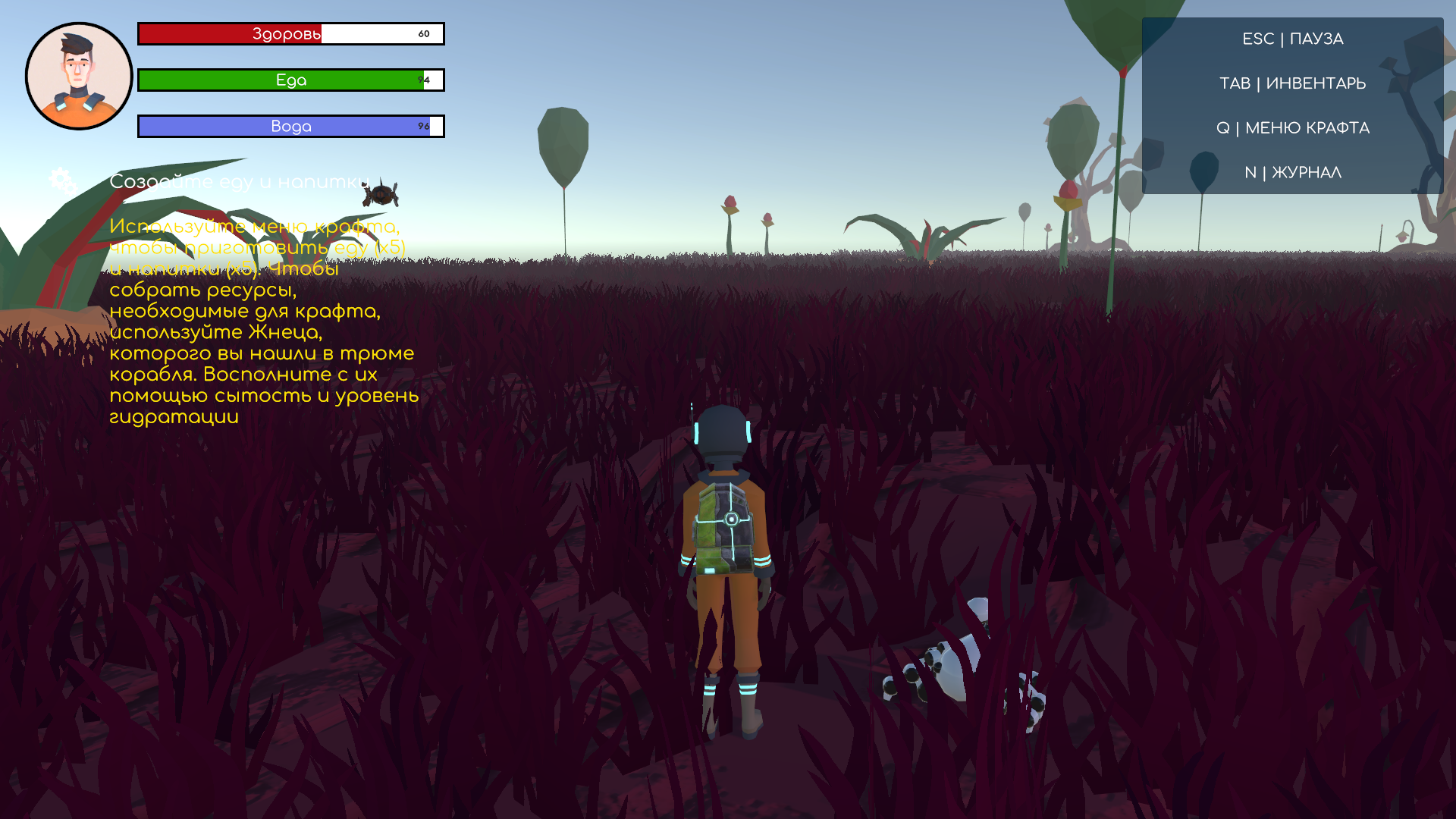1456x819 pixels.
Task: Open the "Создайте еду и напитки" quest objective
Action: [239, 182]
